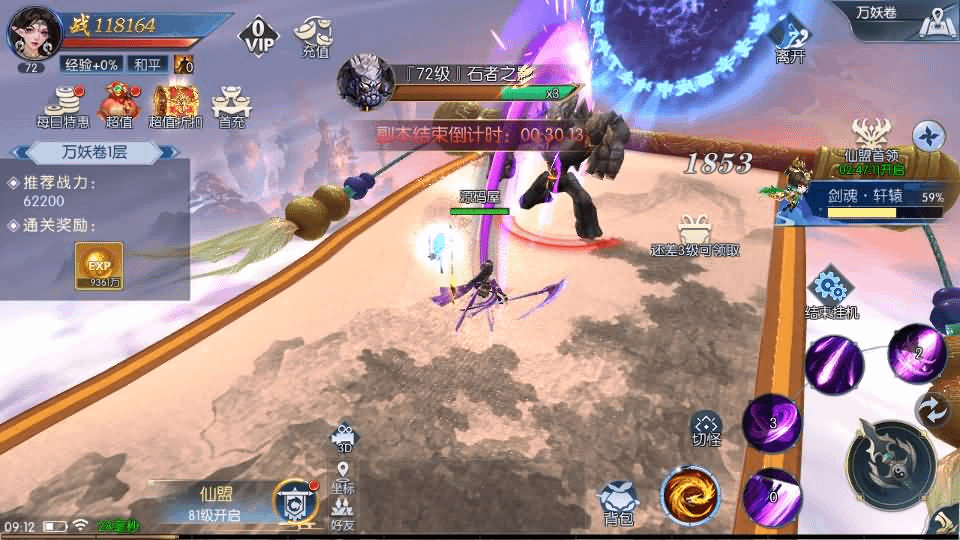The image size is (960, 540).
Task: Open 超值折扣 treasure chest discounts
Action: (x=176, y=105)
